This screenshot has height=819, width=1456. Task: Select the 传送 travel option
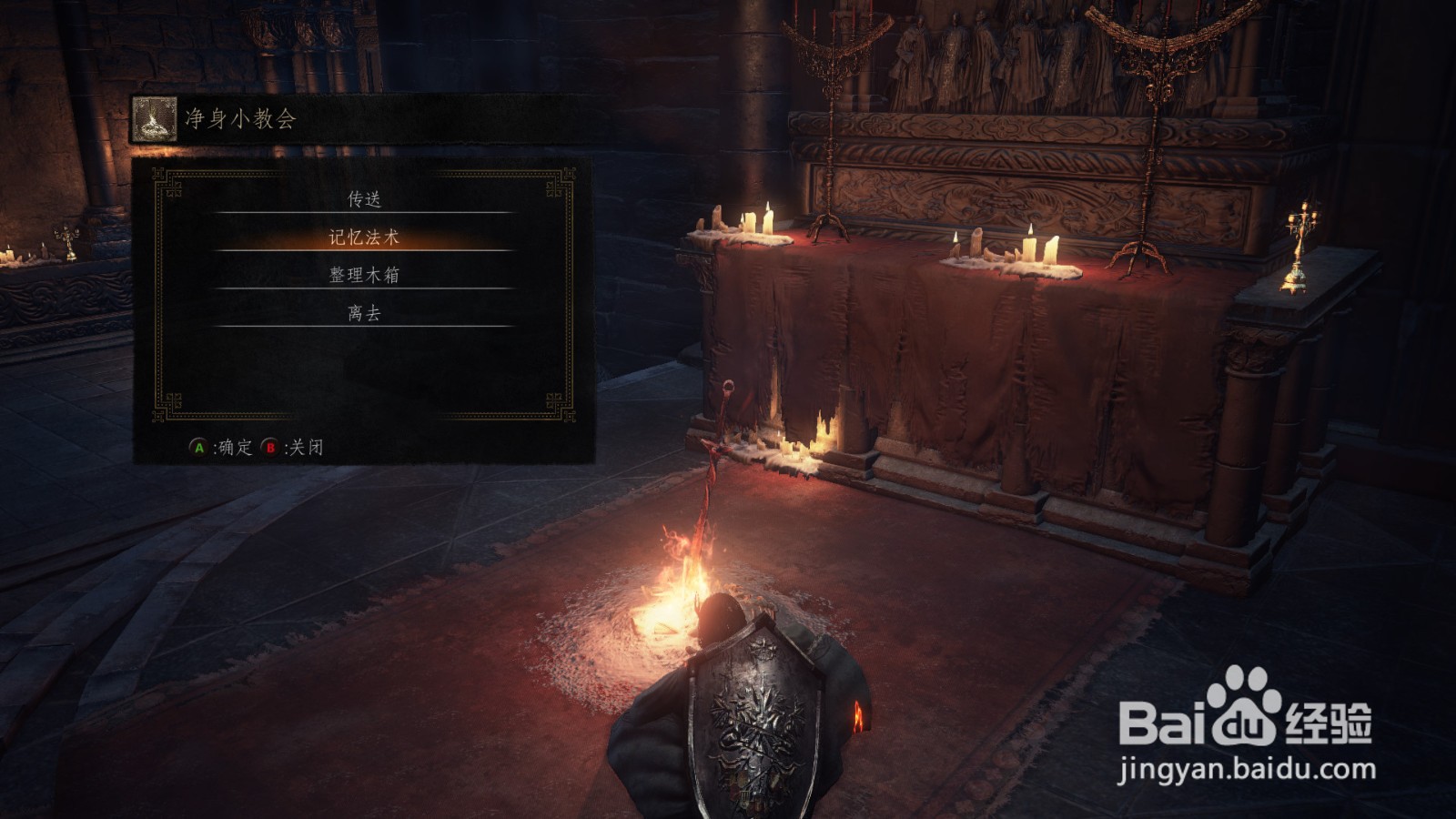pos(364,198)
